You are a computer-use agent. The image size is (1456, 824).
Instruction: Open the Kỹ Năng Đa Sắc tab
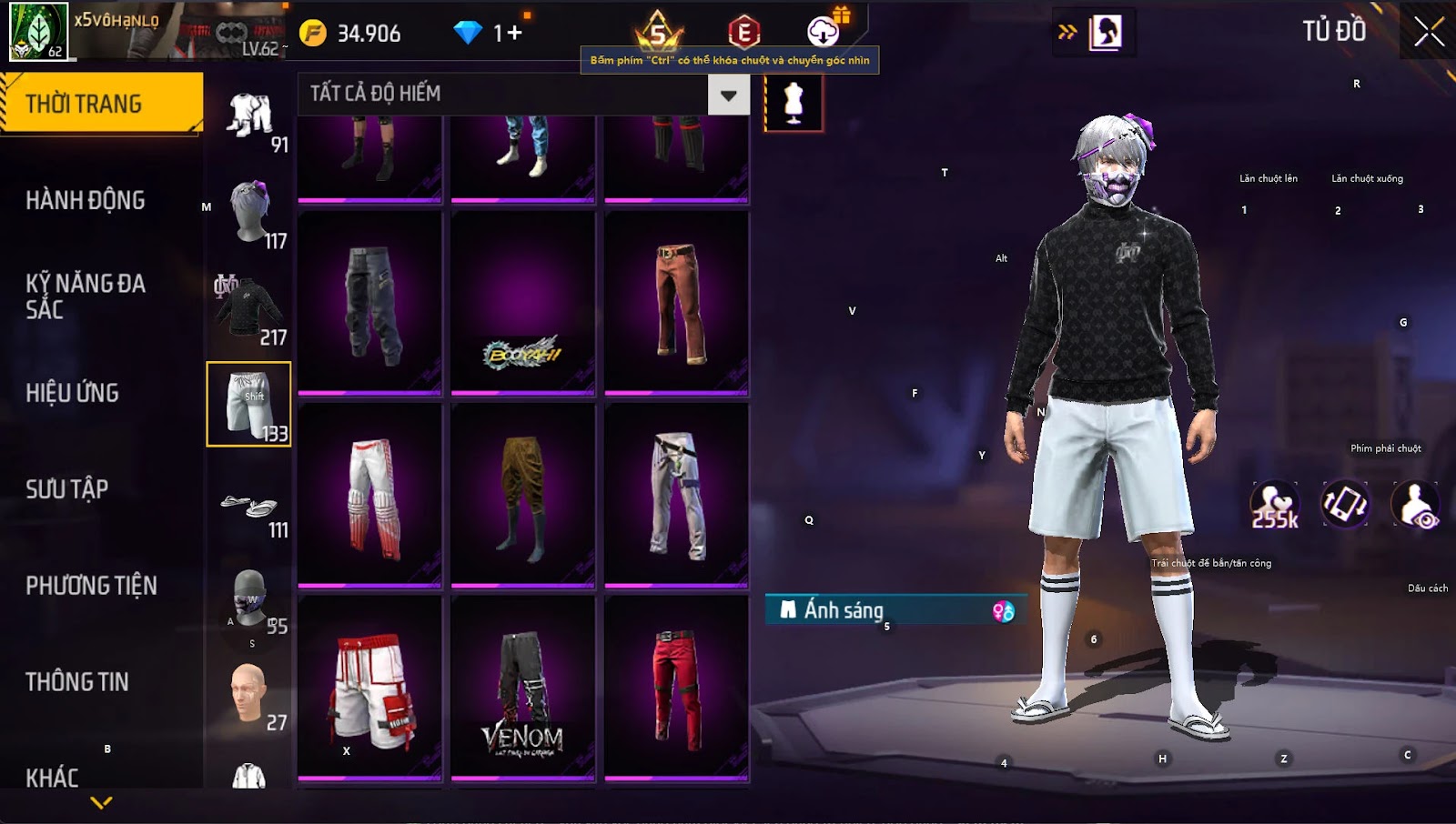point(86,296)
